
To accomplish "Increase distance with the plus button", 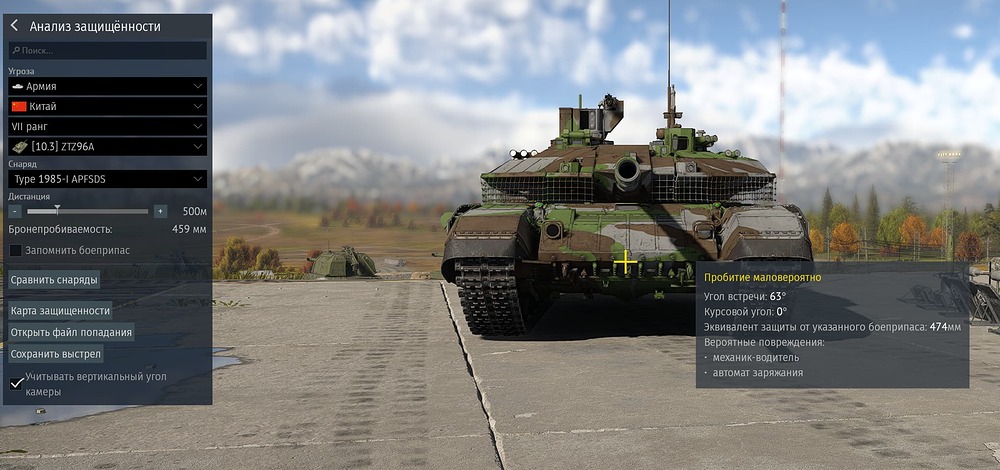I will tap(160, 211).
